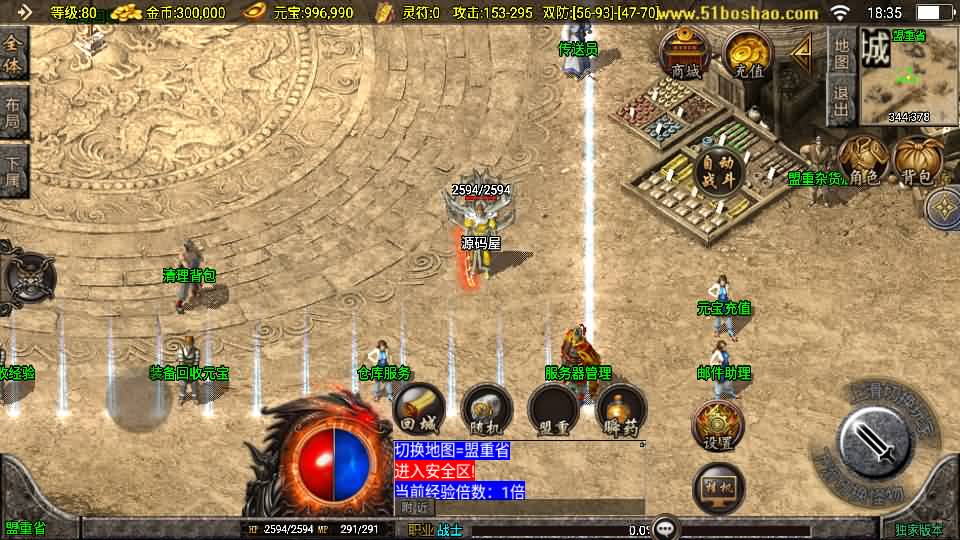Open the 背包 backpack

click(x=918, y=162)
